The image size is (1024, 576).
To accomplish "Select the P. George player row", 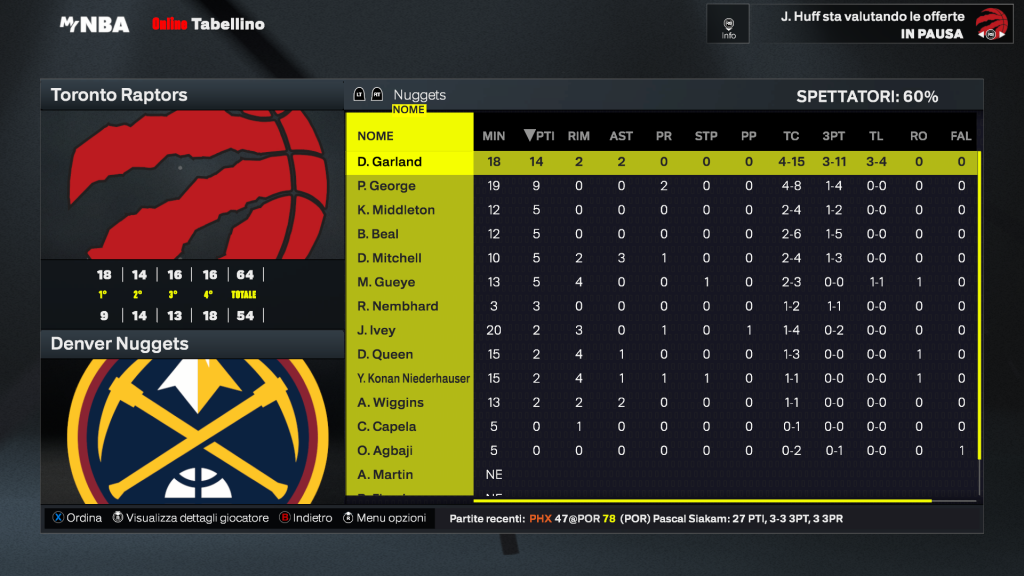I will pyautogui.click(x=386, y=186).
